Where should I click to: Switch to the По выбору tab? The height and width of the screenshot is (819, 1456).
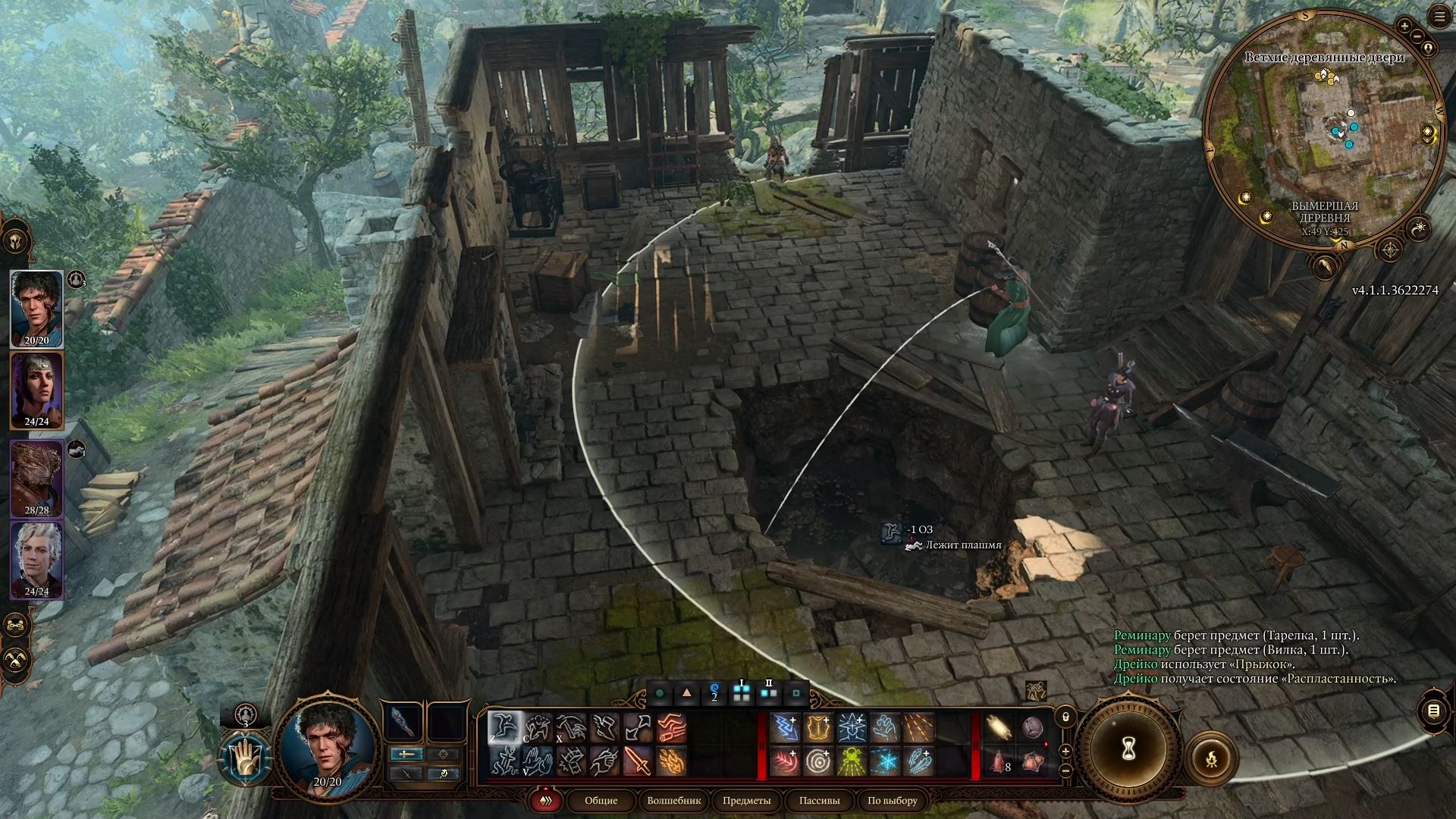tap(892, 800)
